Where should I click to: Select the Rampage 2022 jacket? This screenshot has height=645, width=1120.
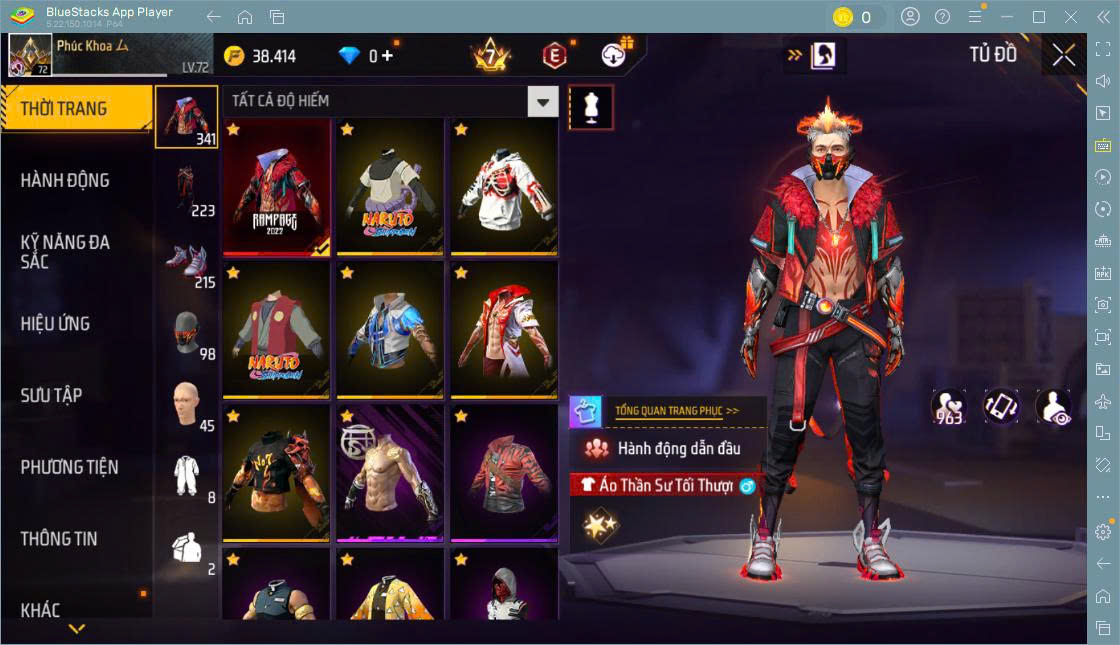[276, 187]
